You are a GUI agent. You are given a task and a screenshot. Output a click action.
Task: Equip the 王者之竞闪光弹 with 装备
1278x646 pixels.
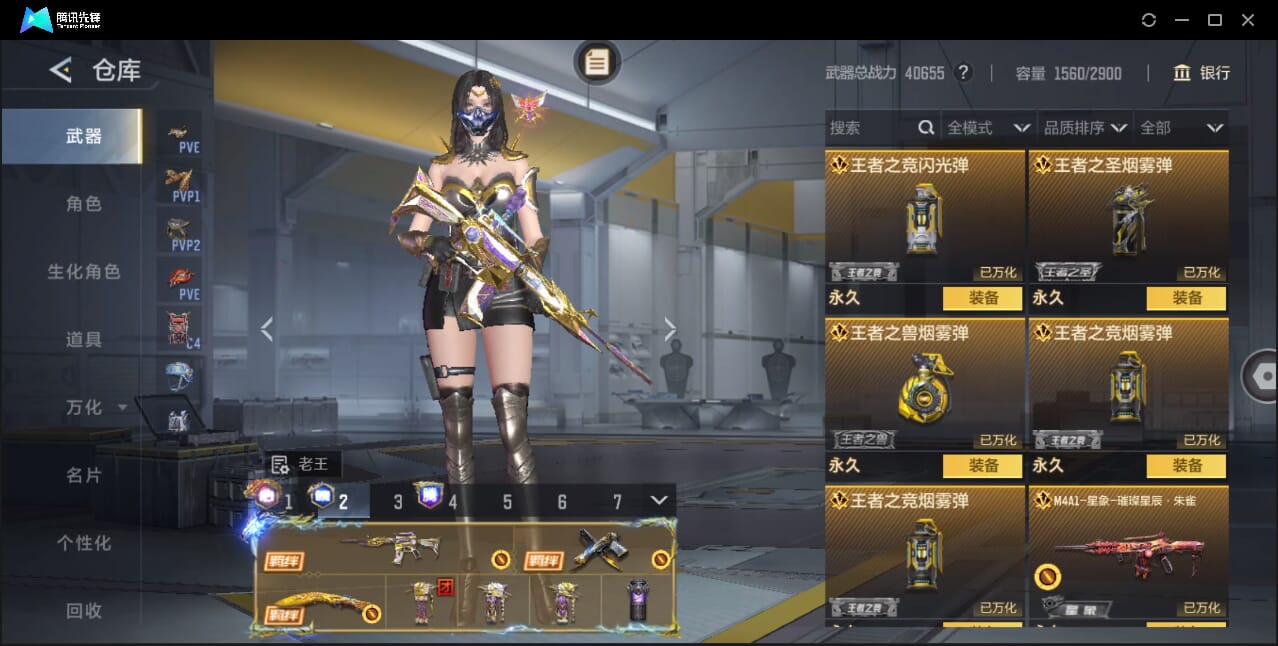[983, 298]
